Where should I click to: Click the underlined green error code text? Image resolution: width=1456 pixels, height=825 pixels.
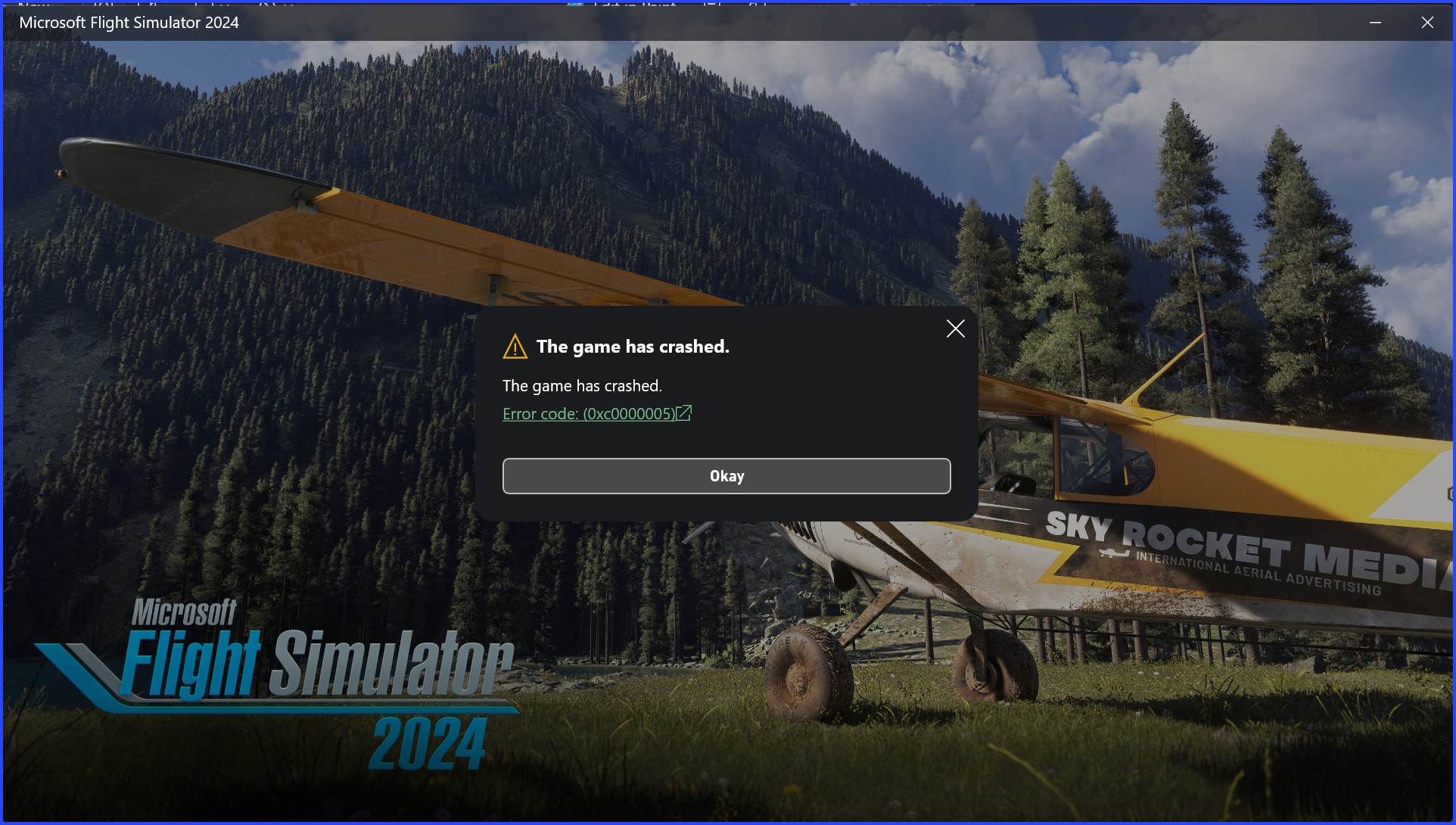pyautogui.click(x=589, y=413)
